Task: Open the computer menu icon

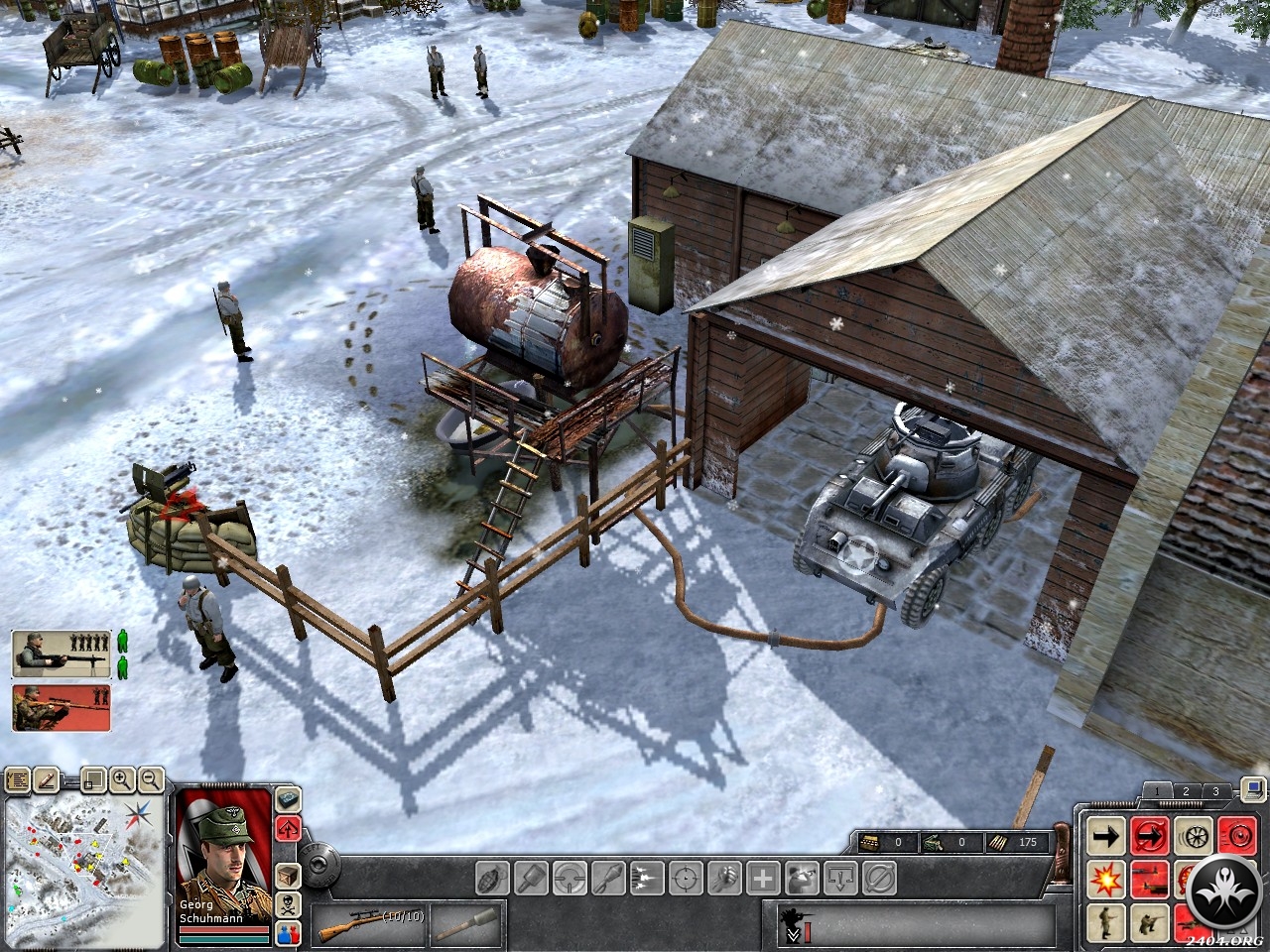Action: coord(1253,789)
